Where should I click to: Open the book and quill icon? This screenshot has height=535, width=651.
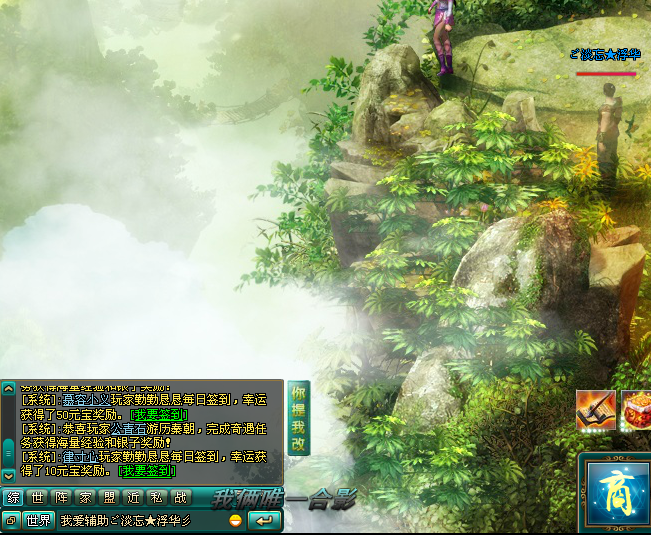tap(595, 410)
